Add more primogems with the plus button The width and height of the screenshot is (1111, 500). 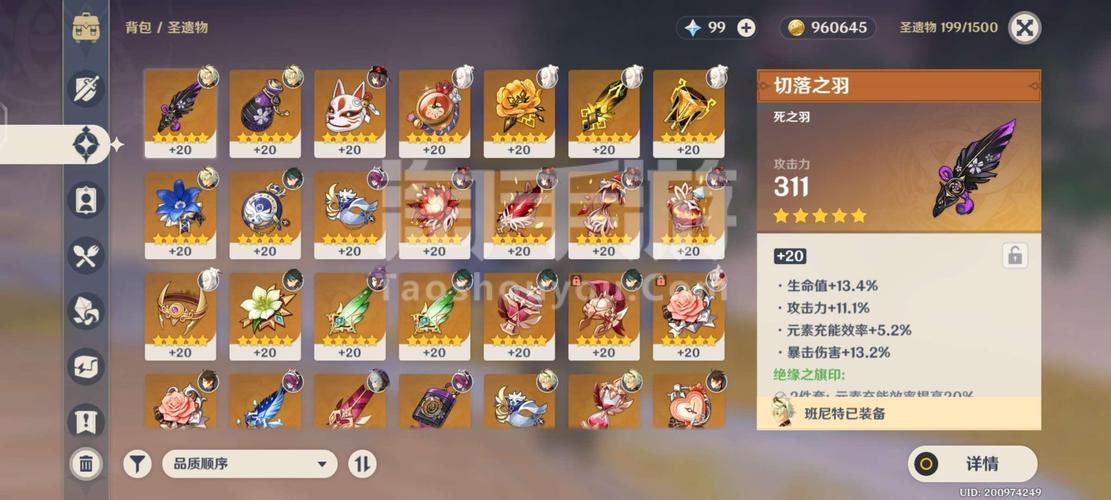tap(746, 28)
